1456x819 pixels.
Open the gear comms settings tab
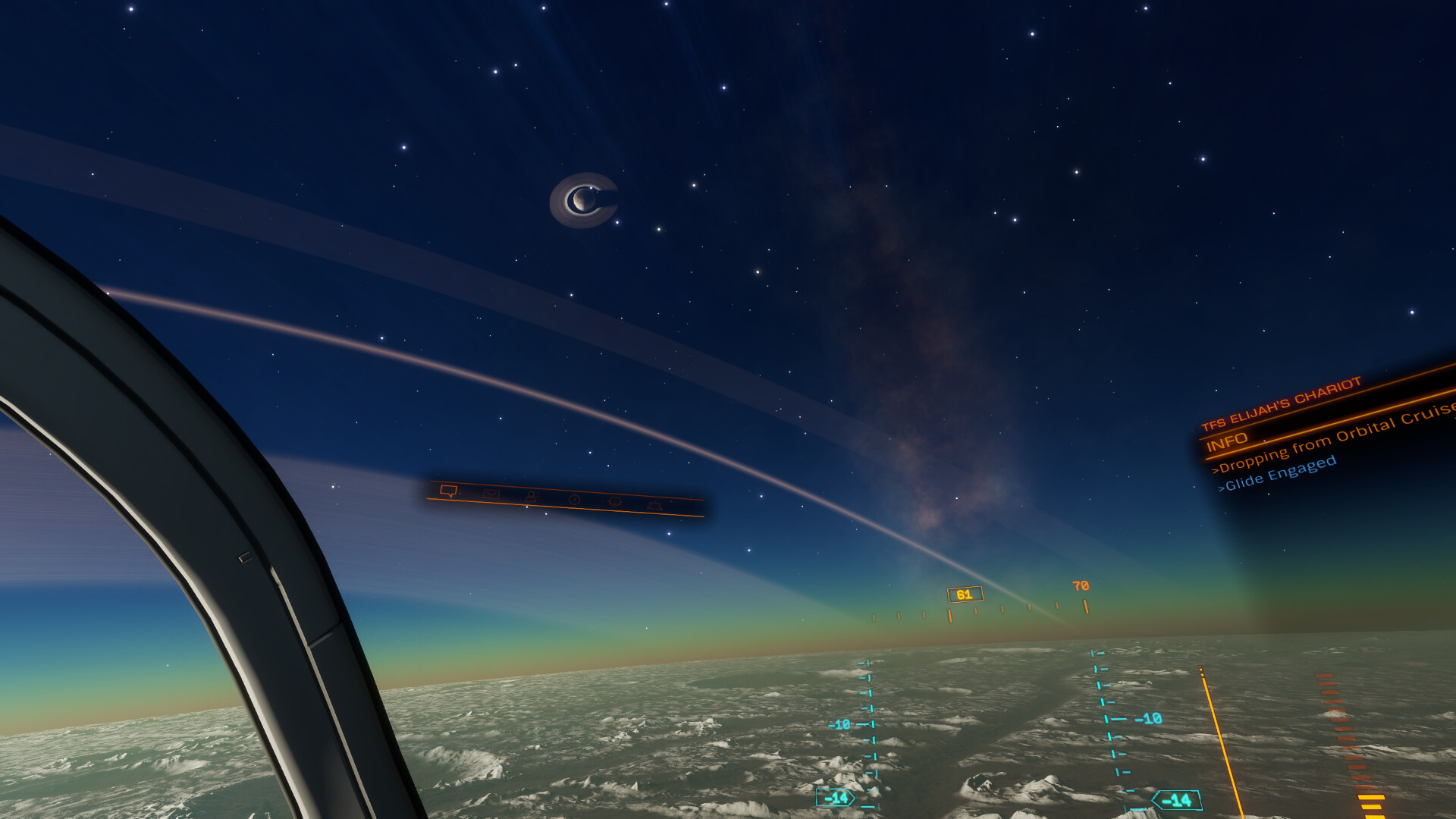(654, 505)
